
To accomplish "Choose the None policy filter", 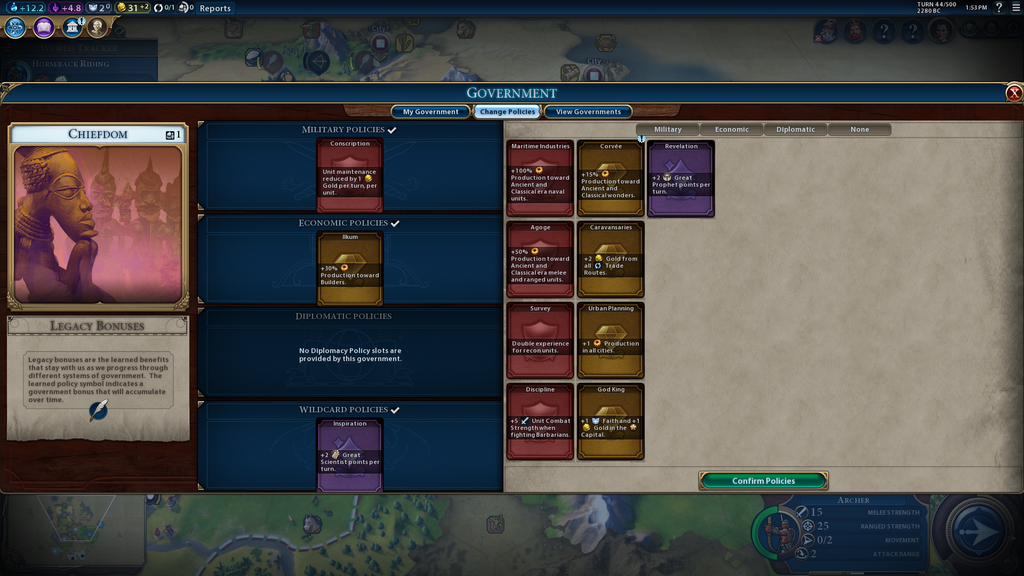I will point(859,129).
